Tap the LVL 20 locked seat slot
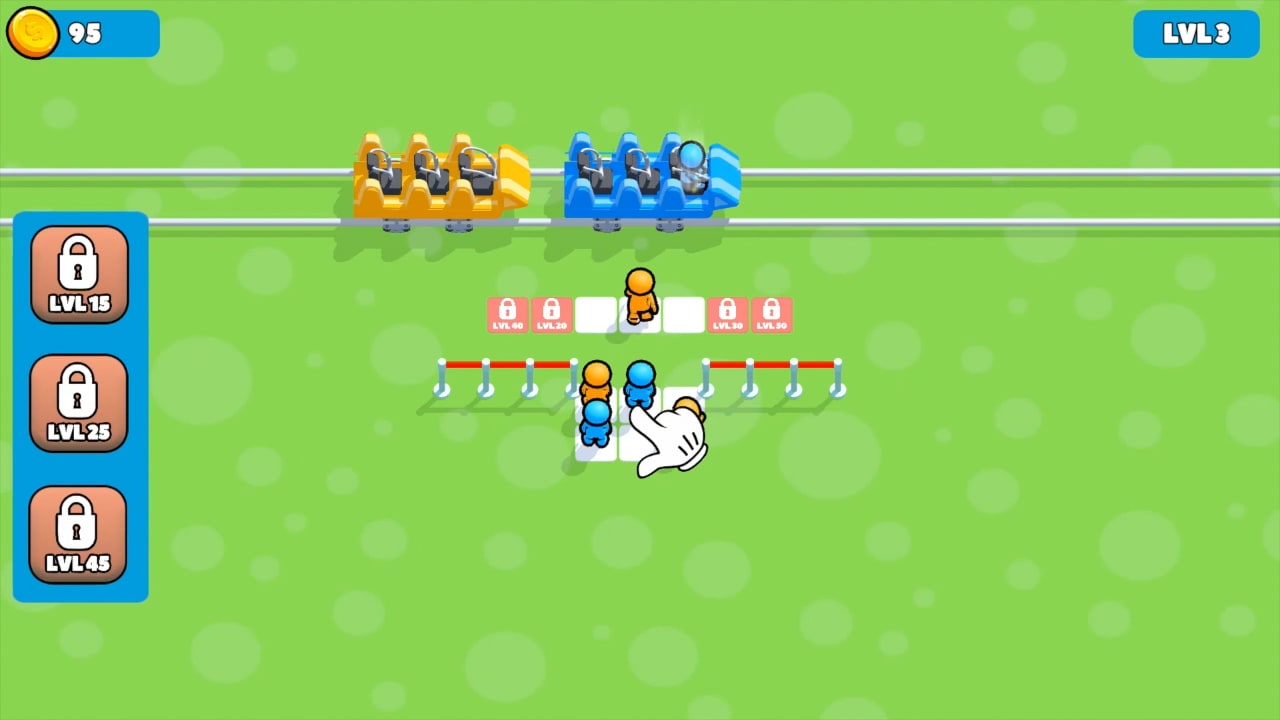 552,314
